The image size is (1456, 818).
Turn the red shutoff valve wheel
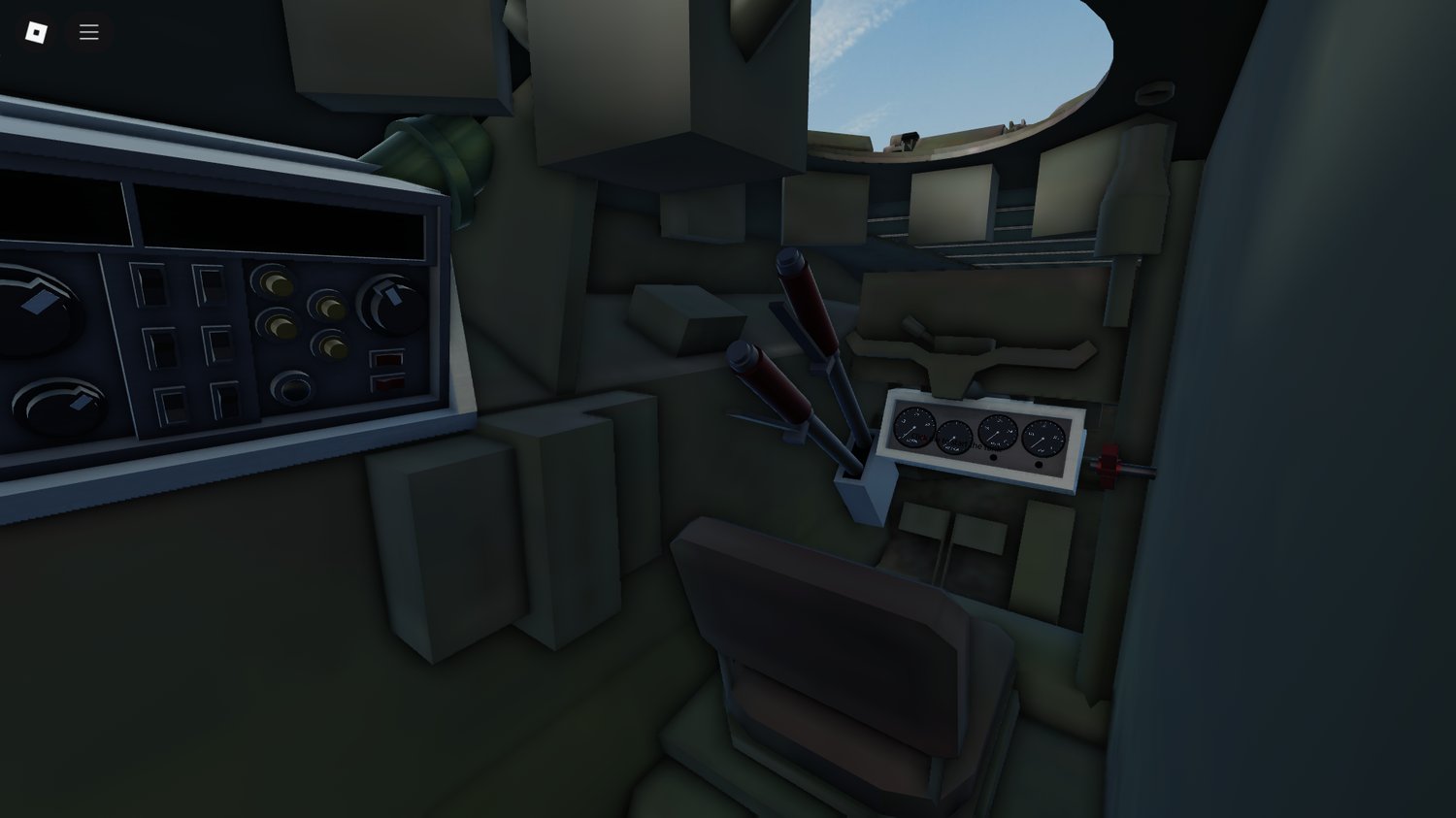pyautogui.click(x=1107, y=464)
